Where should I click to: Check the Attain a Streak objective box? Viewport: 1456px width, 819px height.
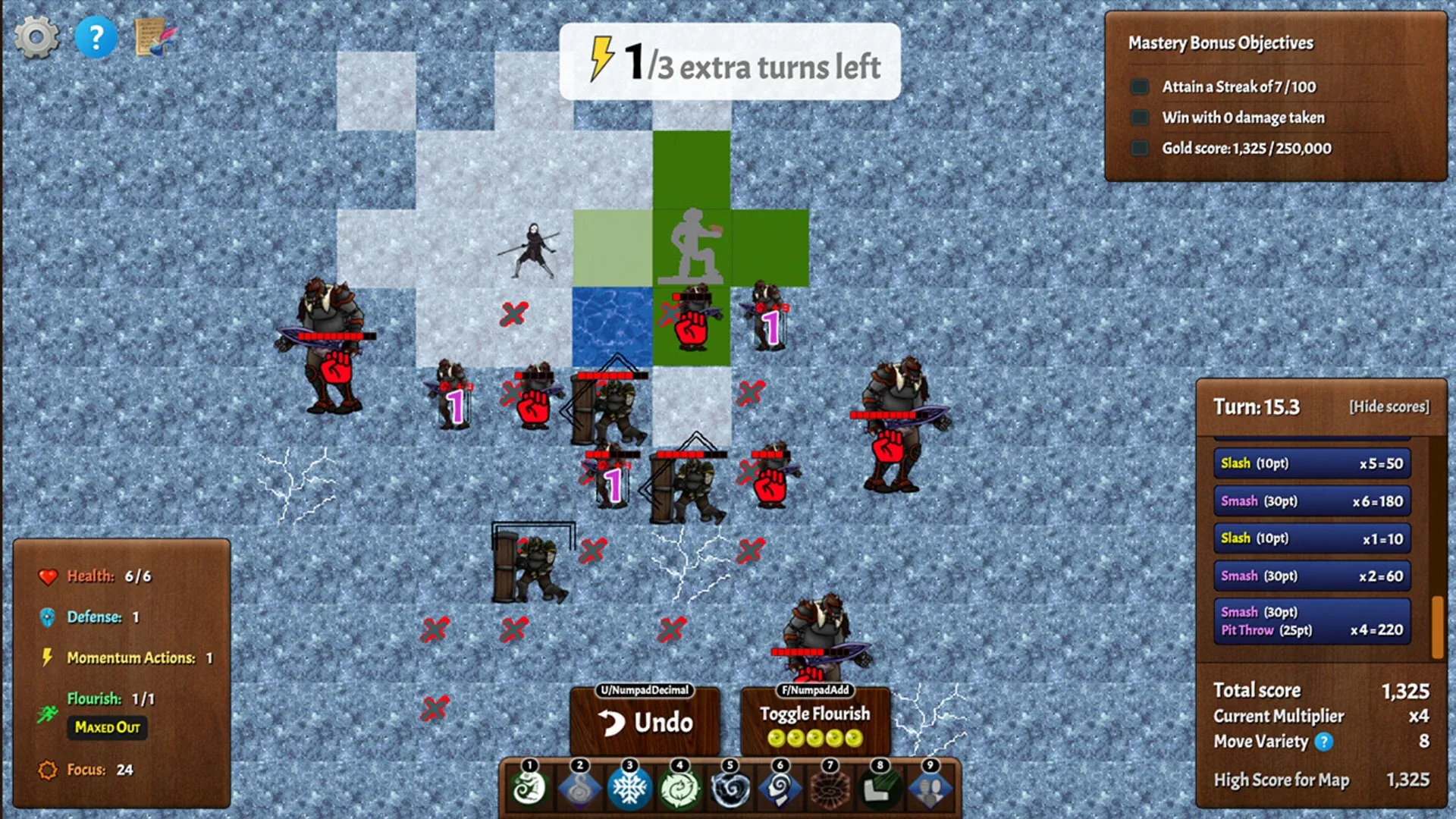pyautogui.click(x=1140, y=86)
